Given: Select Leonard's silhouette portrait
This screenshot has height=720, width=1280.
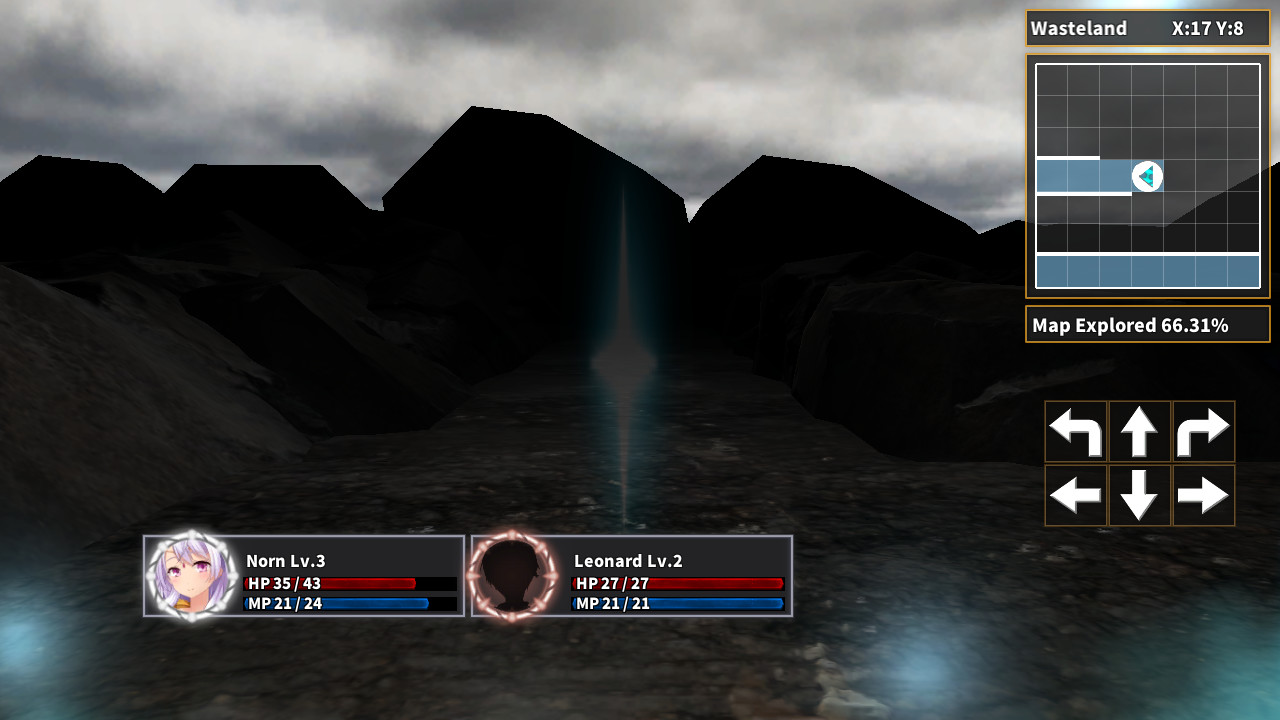Looking at the screenshot, I should pos(513,576).
